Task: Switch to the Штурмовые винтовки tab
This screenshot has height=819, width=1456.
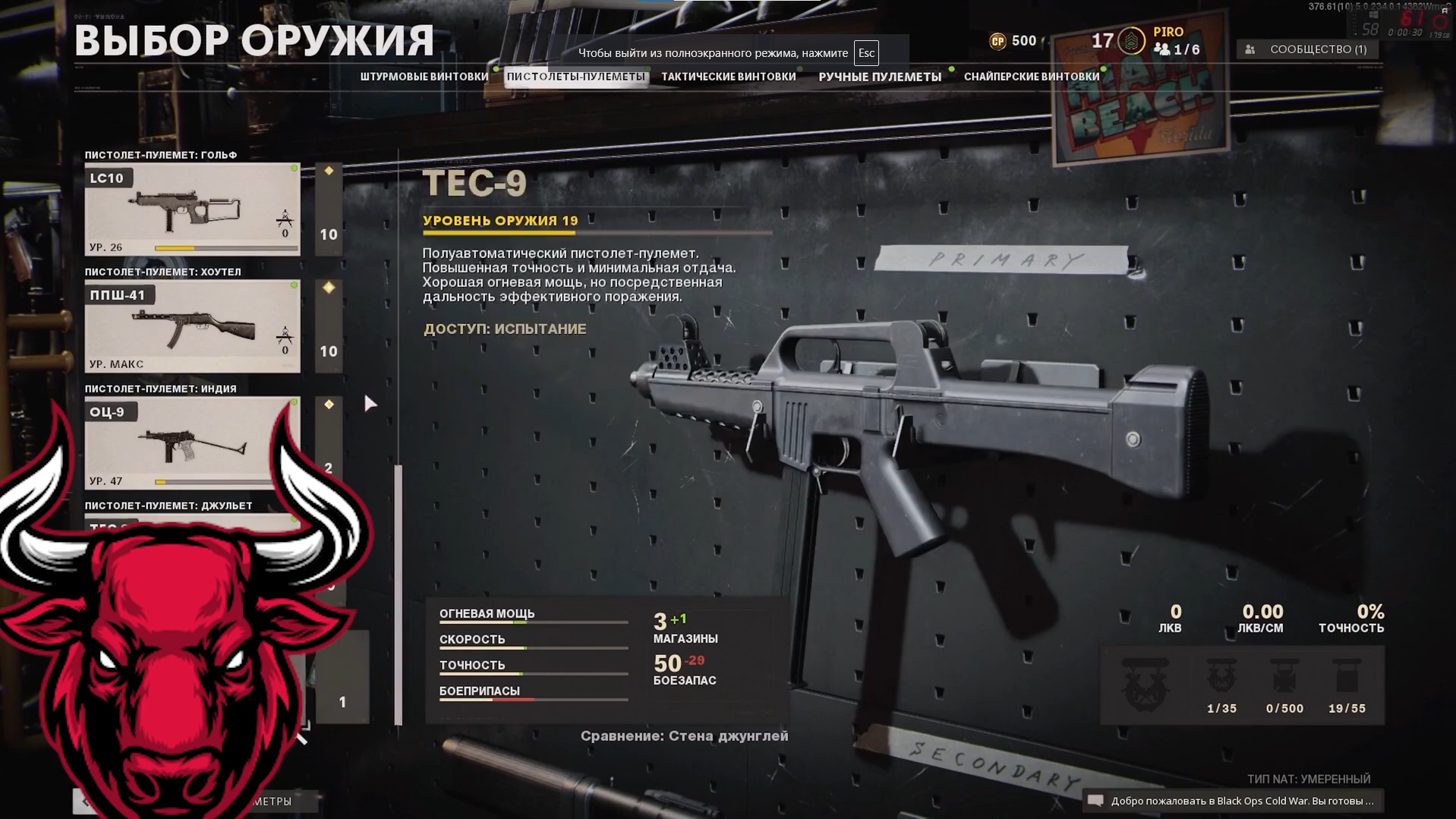Action: click(424, 77)
